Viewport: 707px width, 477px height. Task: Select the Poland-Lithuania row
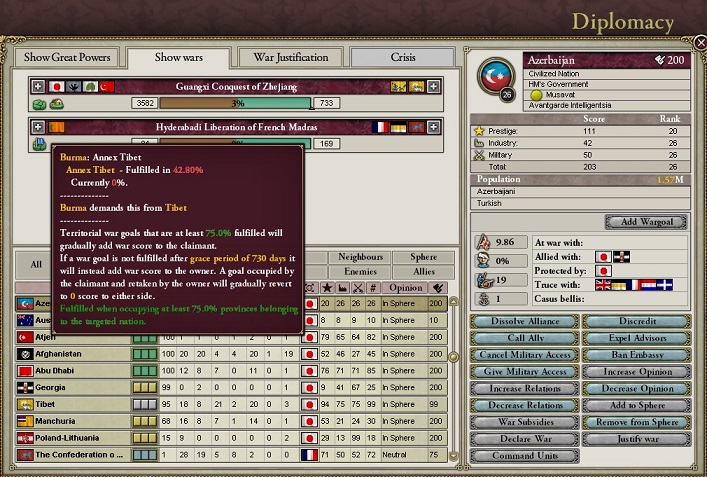point(70,437)
